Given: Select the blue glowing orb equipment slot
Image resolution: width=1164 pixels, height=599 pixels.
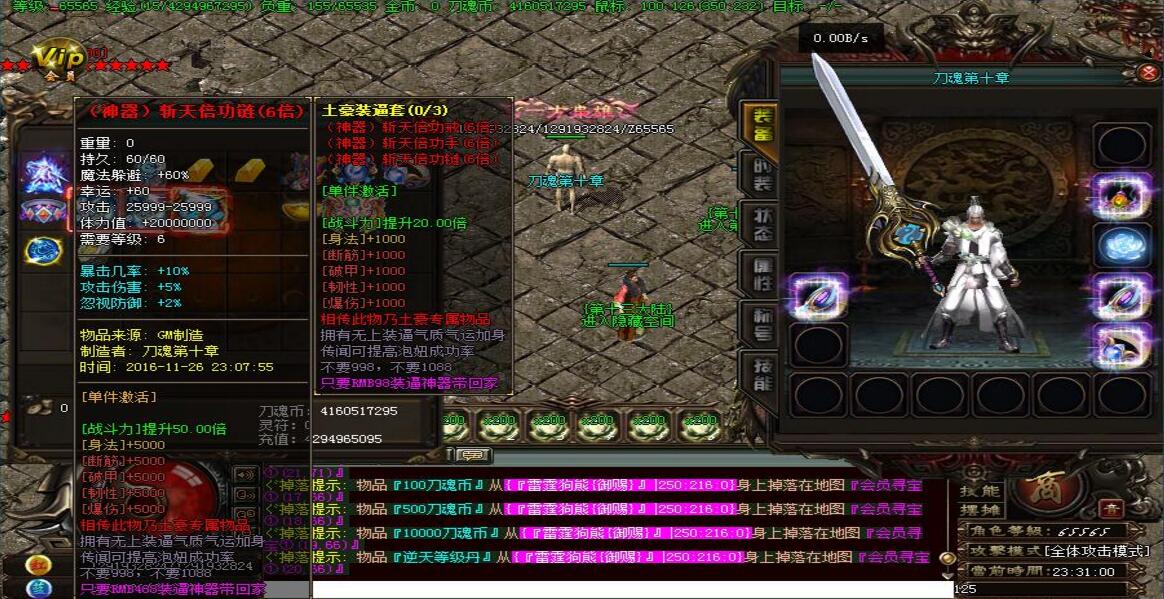Looking at the screenshot, I should (1121, 245).
